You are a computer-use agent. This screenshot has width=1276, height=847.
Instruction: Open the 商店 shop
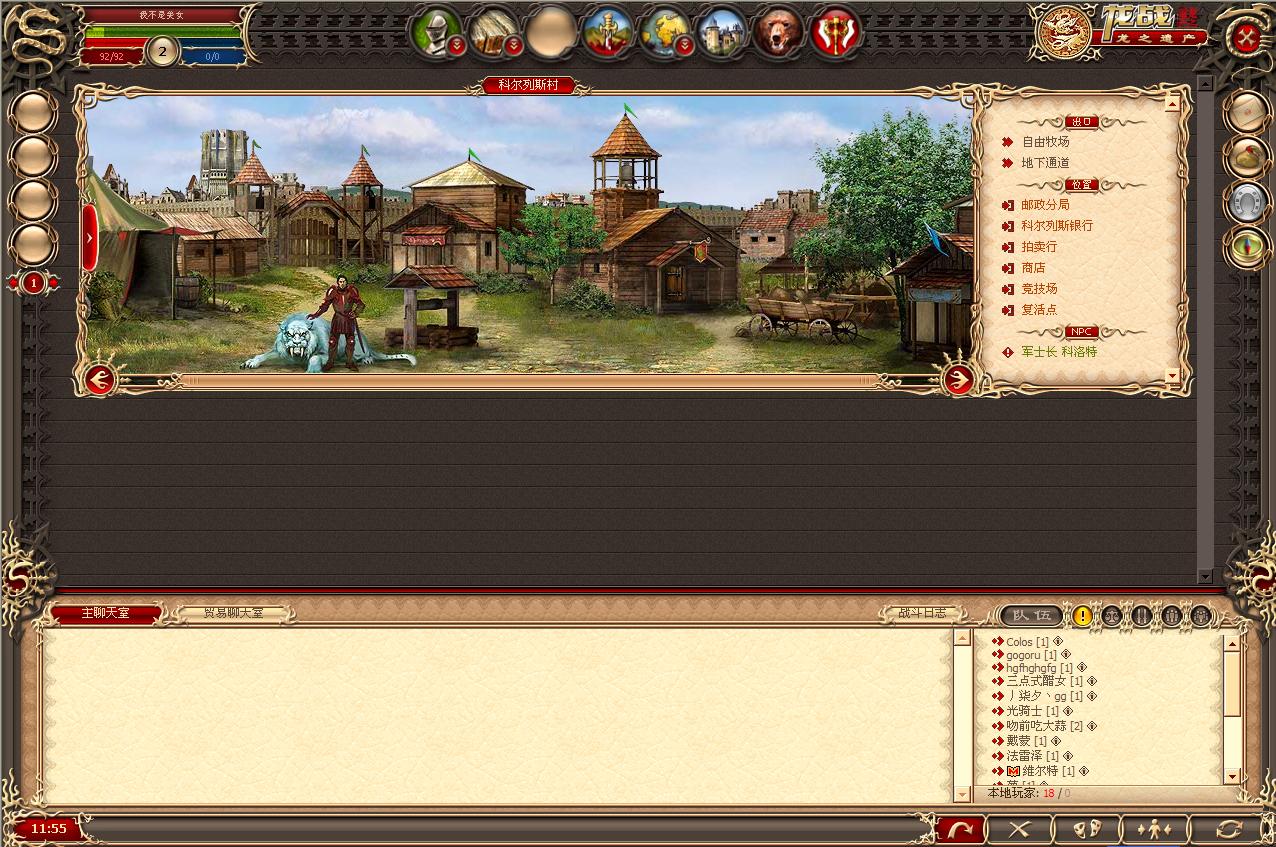pos(1033,268)
